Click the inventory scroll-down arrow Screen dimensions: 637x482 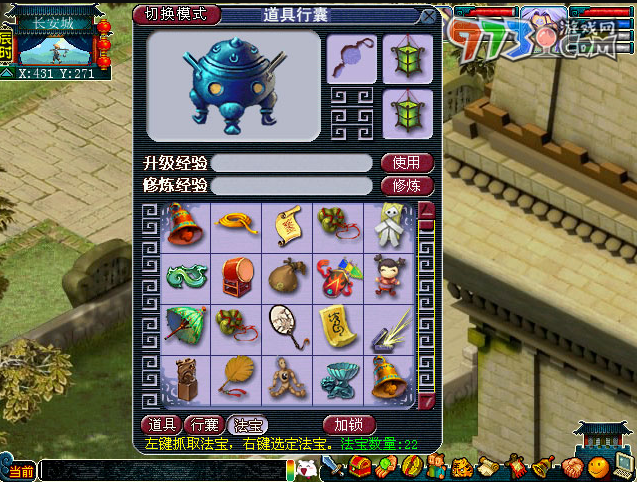(x=426, y=402)
